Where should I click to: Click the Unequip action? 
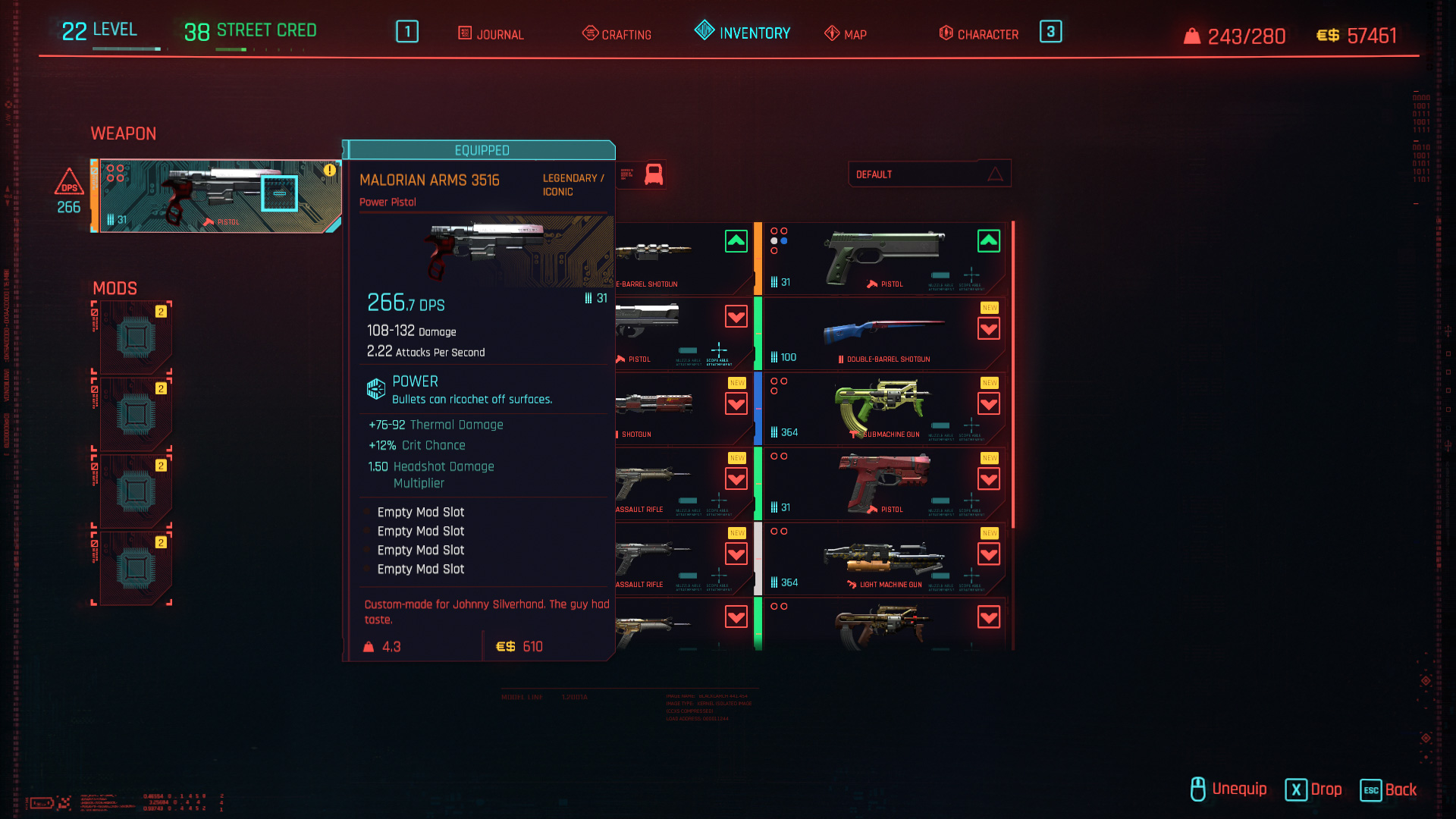pos(1229,789)
